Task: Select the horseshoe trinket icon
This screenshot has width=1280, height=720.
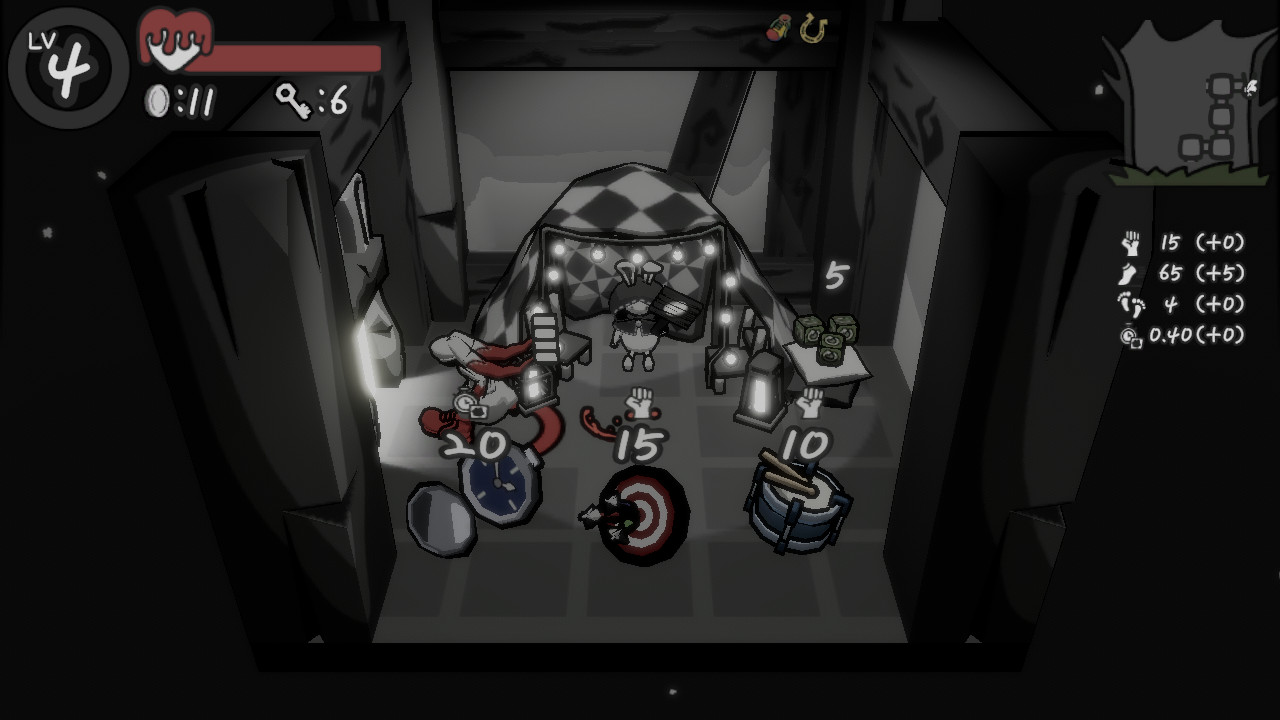Action: [814, 29]
